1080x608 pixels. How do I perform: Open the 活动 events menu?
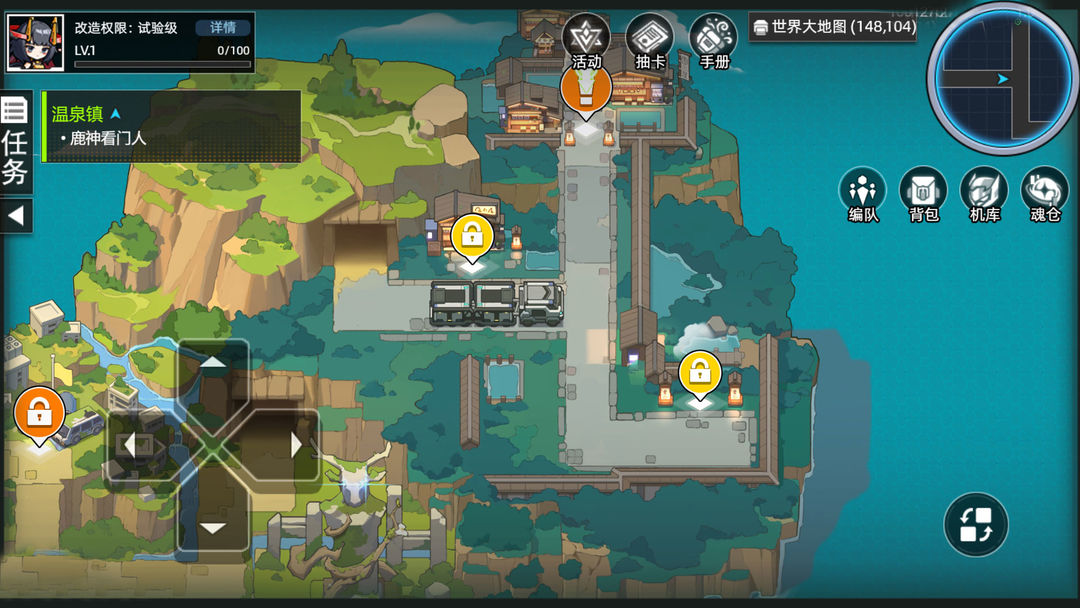[x=586, y=43]
